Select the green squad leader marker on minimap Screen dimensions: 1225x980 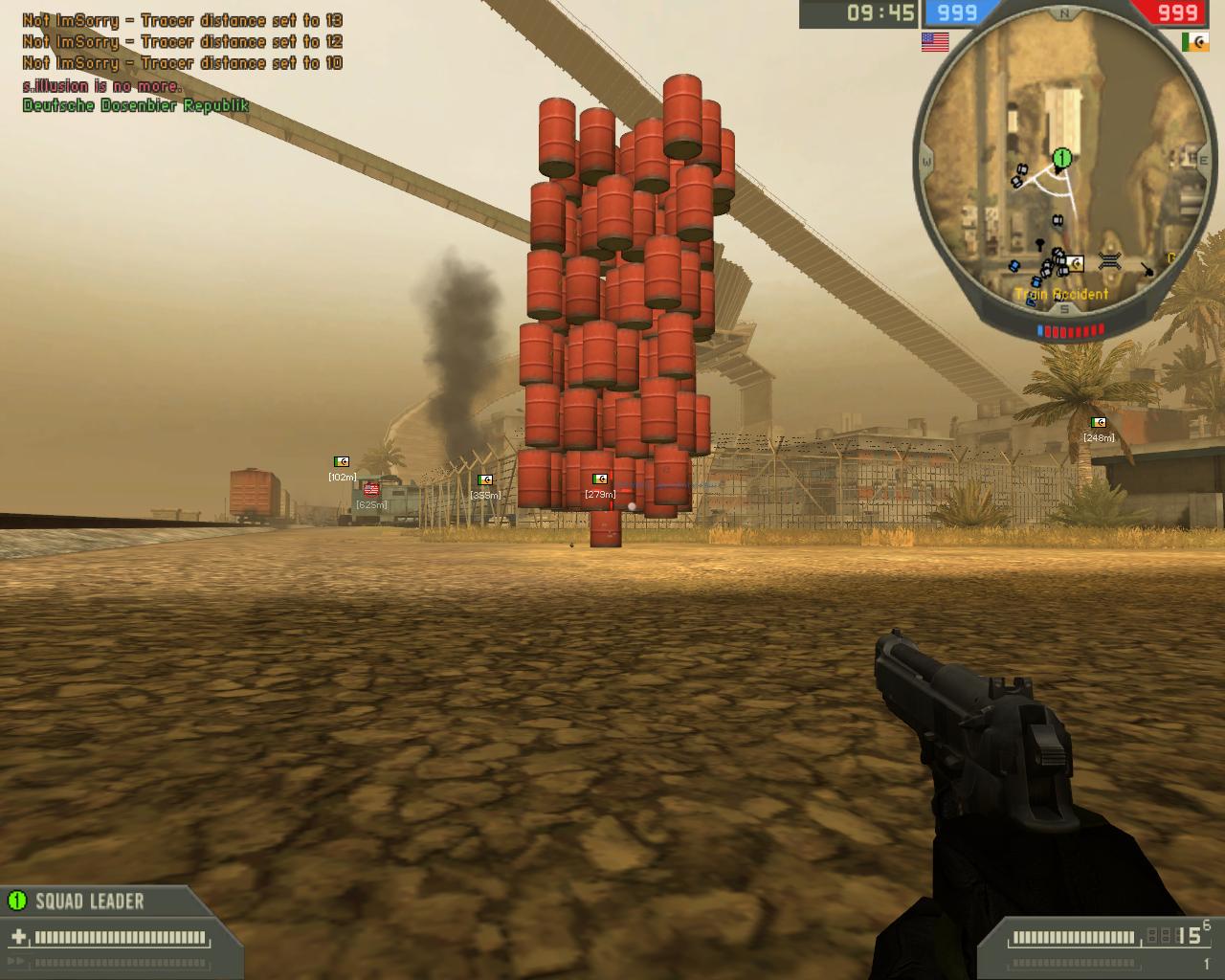[x=1060, y=157]
